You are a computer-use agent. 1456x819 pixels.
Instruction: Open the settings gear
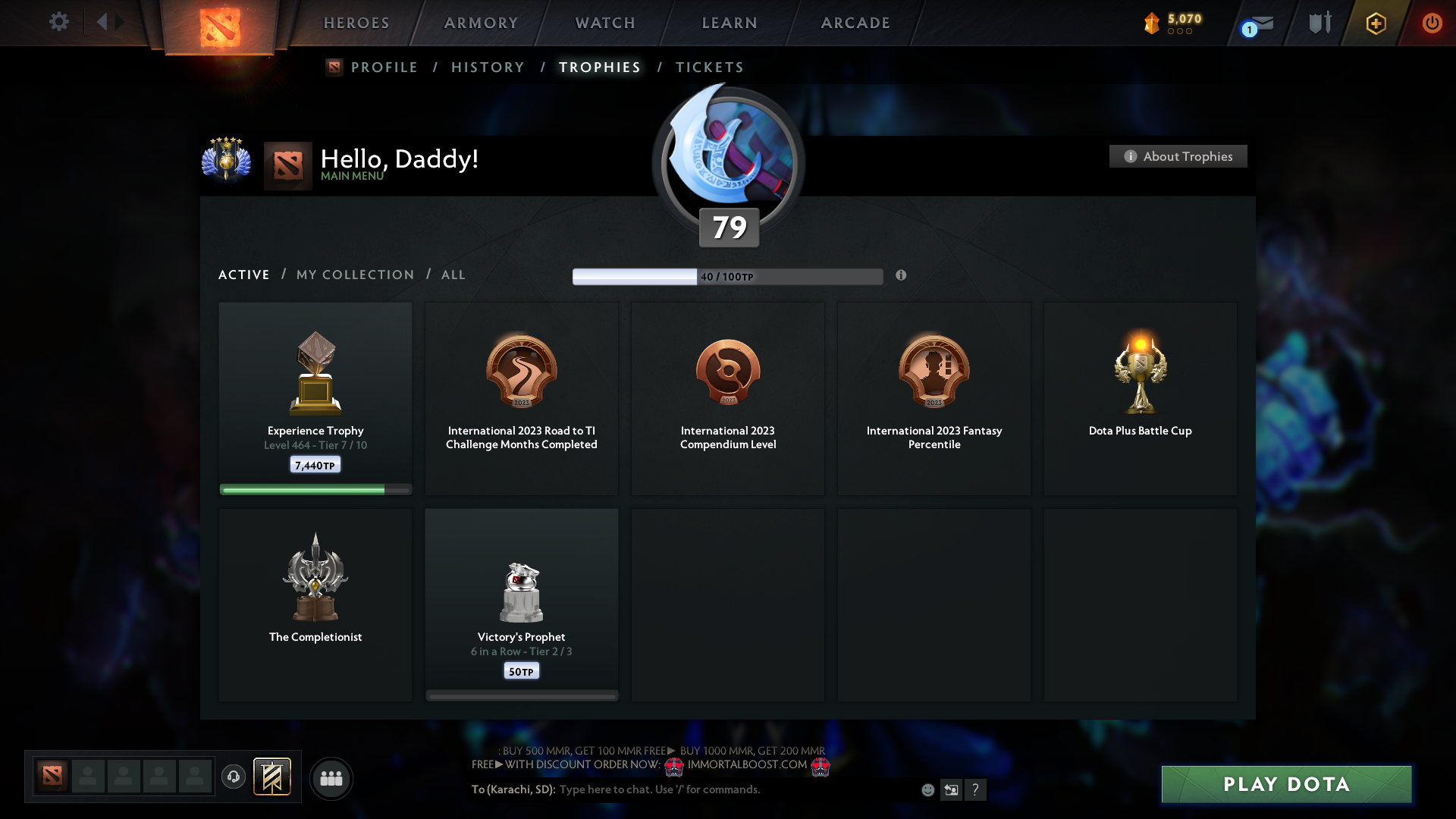(x=59, y=22)
